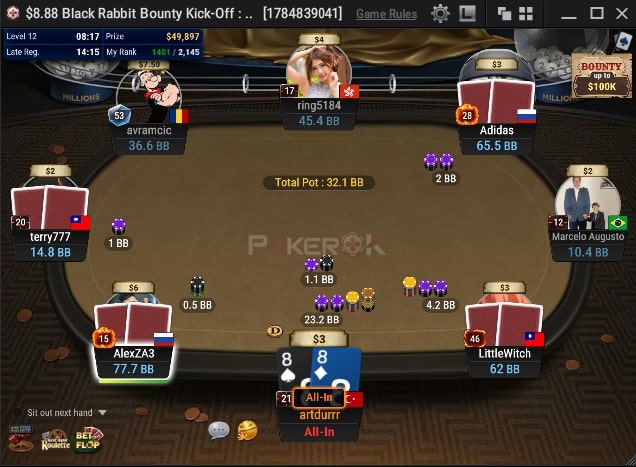636x467 pixels.
Task: Tick the Sit out next hand checkbox
Action: click(x=17, y=412)
